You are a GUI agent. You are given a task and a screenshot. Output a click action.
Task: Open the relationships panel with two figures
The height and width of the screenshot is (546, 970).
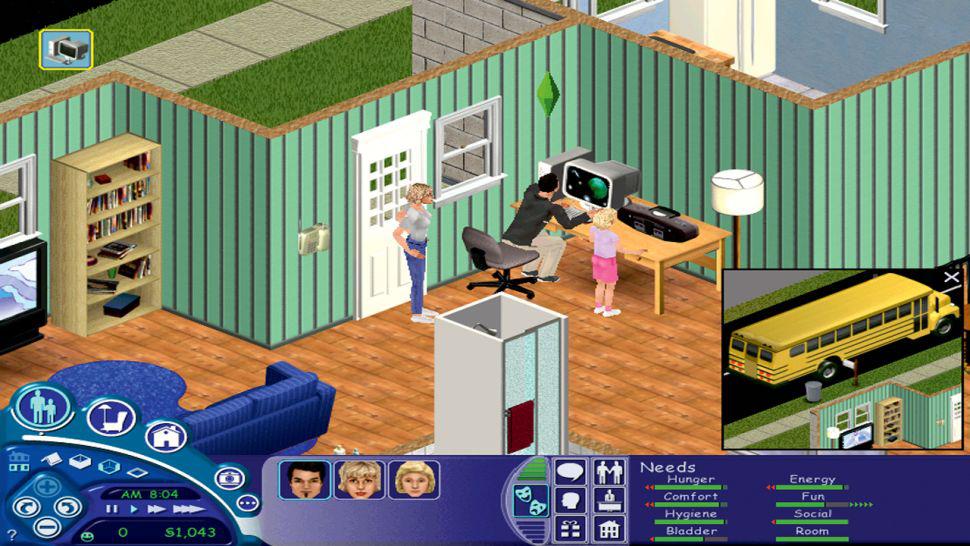coord(609,471)
